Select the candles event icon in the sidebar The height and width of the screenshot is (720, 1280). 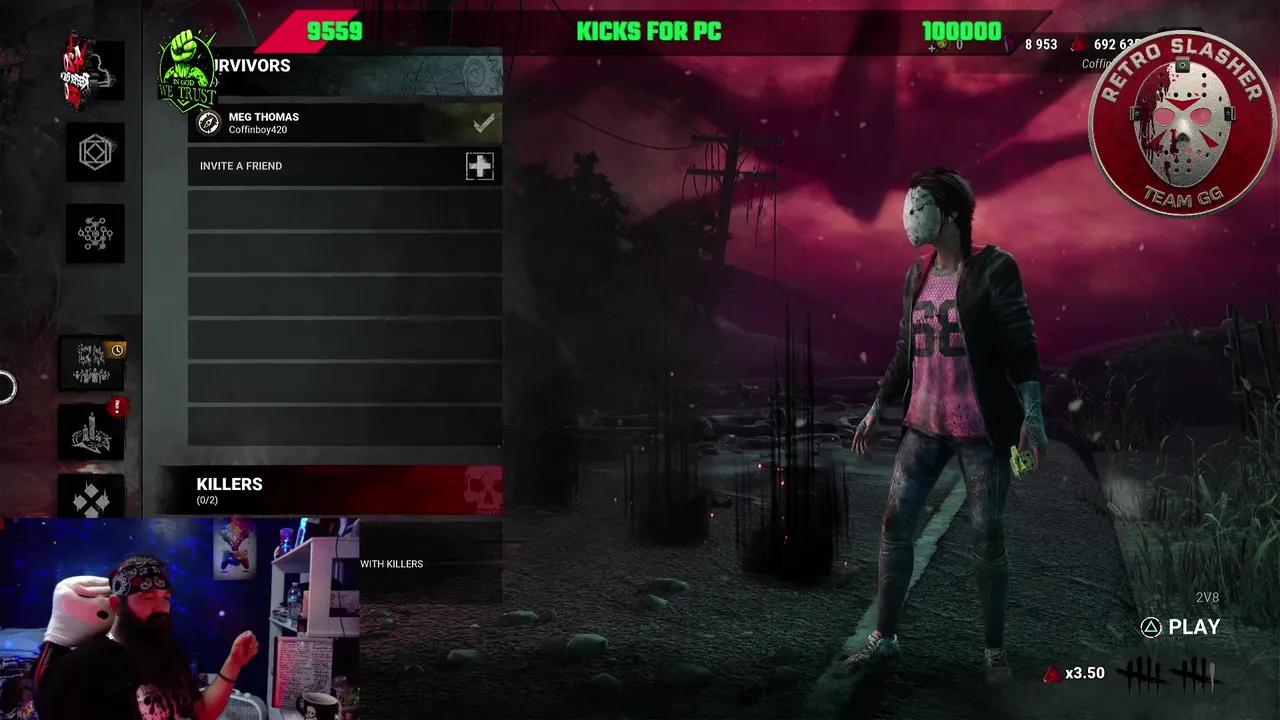pos(91,432)
